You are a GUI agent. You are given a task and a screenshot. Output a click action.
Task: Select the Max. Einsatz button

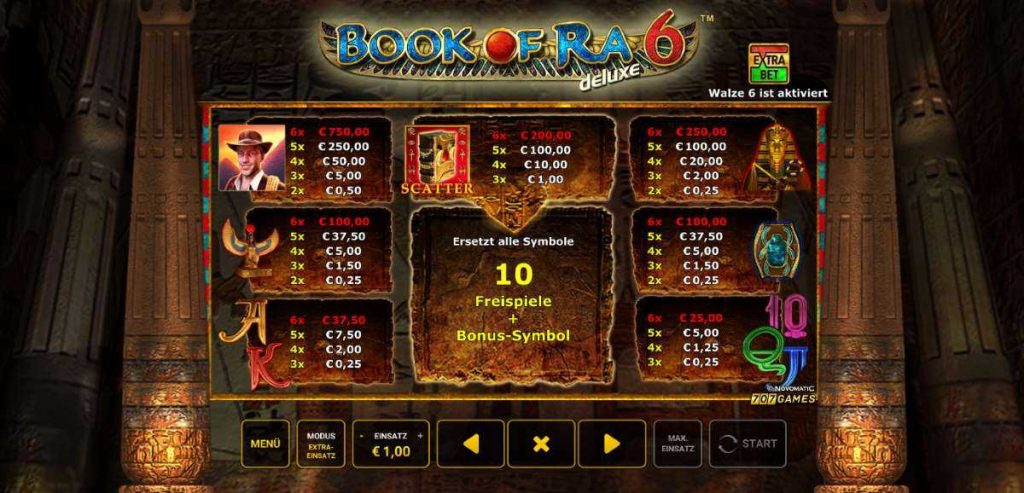coord(678,443)
